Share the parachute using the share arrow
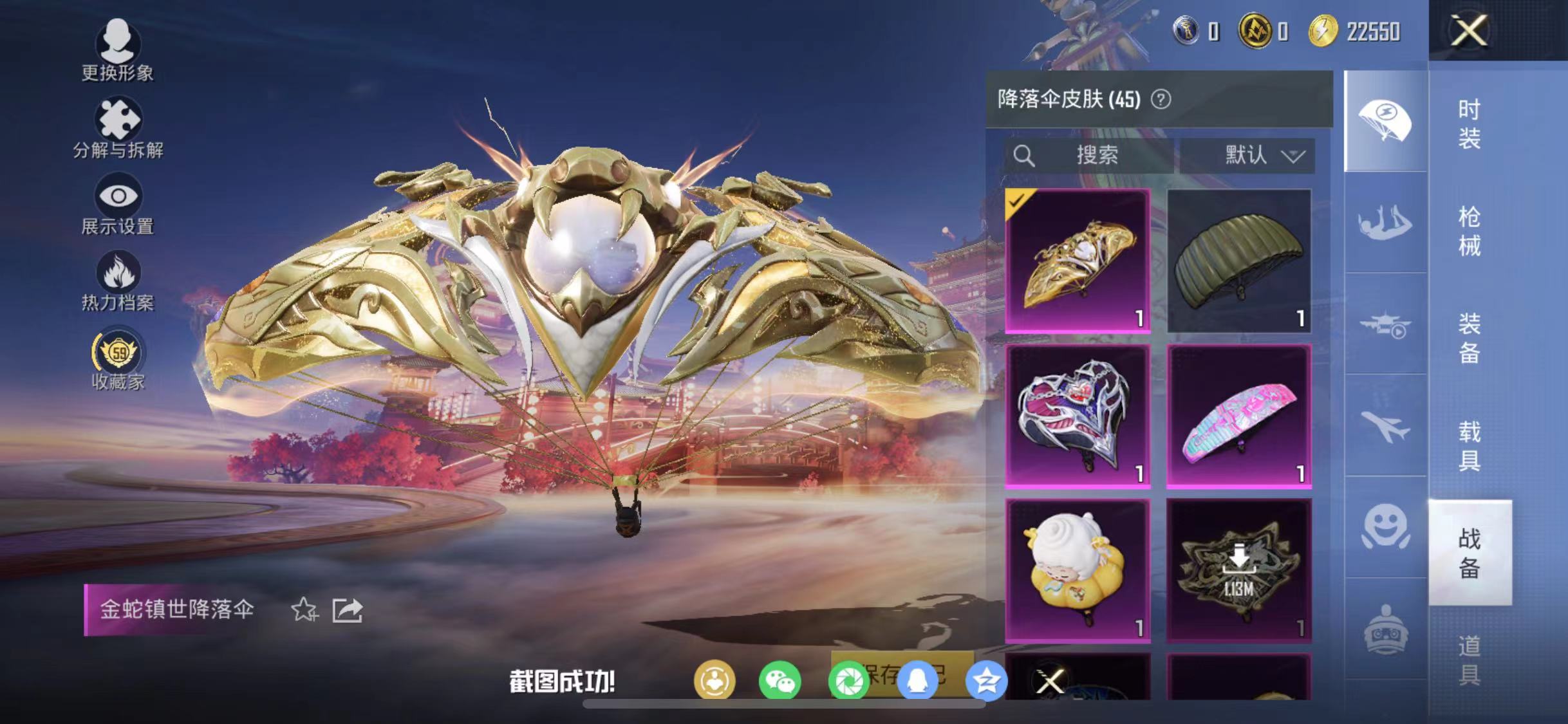The image size is (1568, 724). pyautogui.click(x=347, y=610)
